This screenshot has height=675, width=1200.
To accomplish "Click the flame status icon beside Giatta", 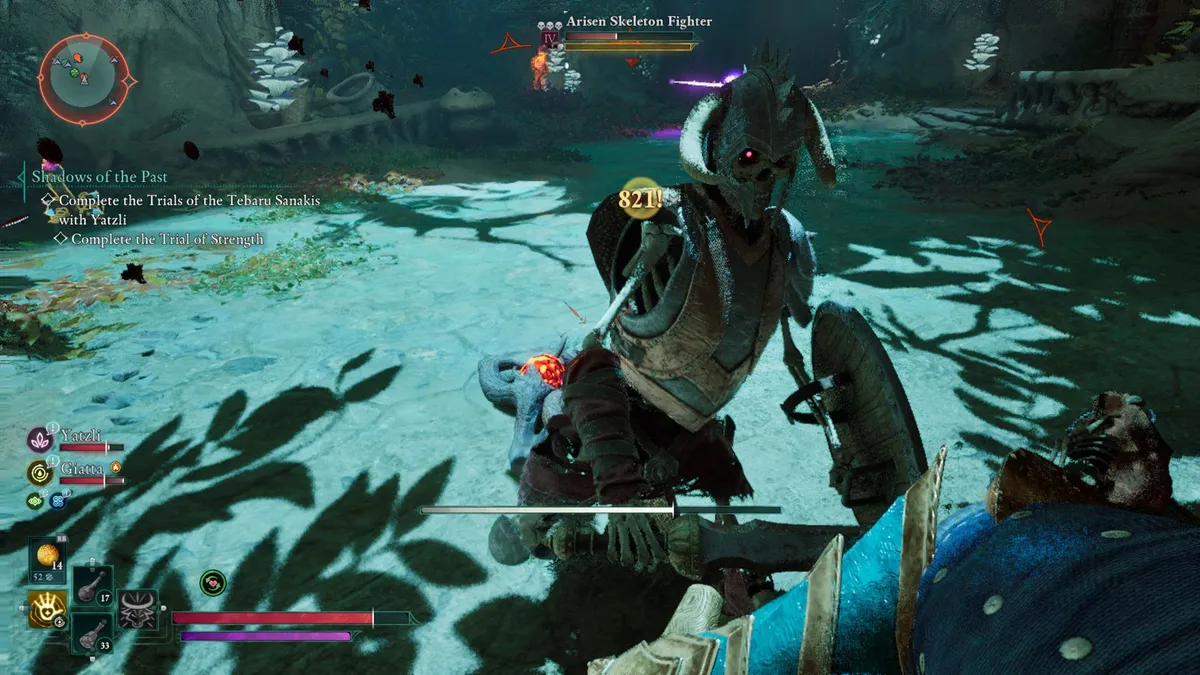I will (116, 466).
